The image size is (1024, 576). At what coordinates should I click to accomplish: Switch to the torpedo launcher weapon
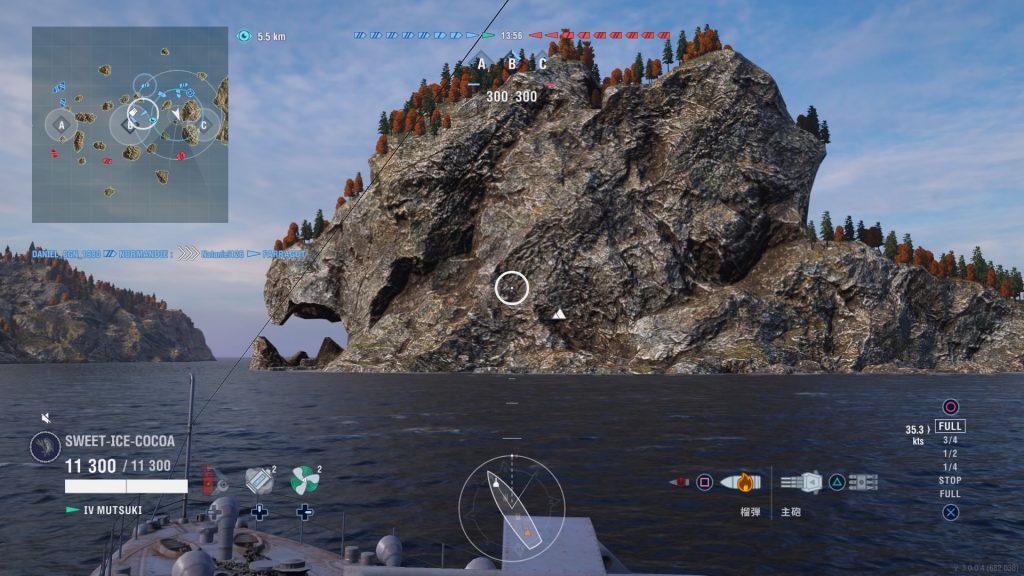click(x=863, y=482)
